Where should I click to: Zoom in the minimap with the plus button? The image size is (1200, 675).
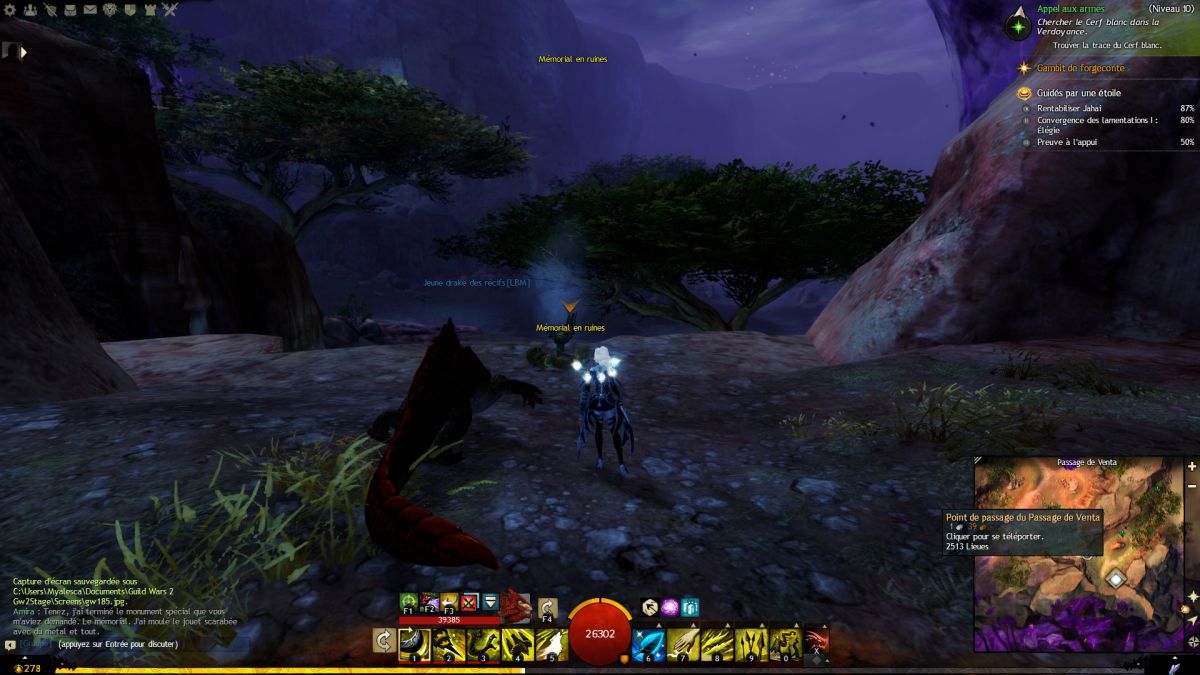coord(1191,466)
